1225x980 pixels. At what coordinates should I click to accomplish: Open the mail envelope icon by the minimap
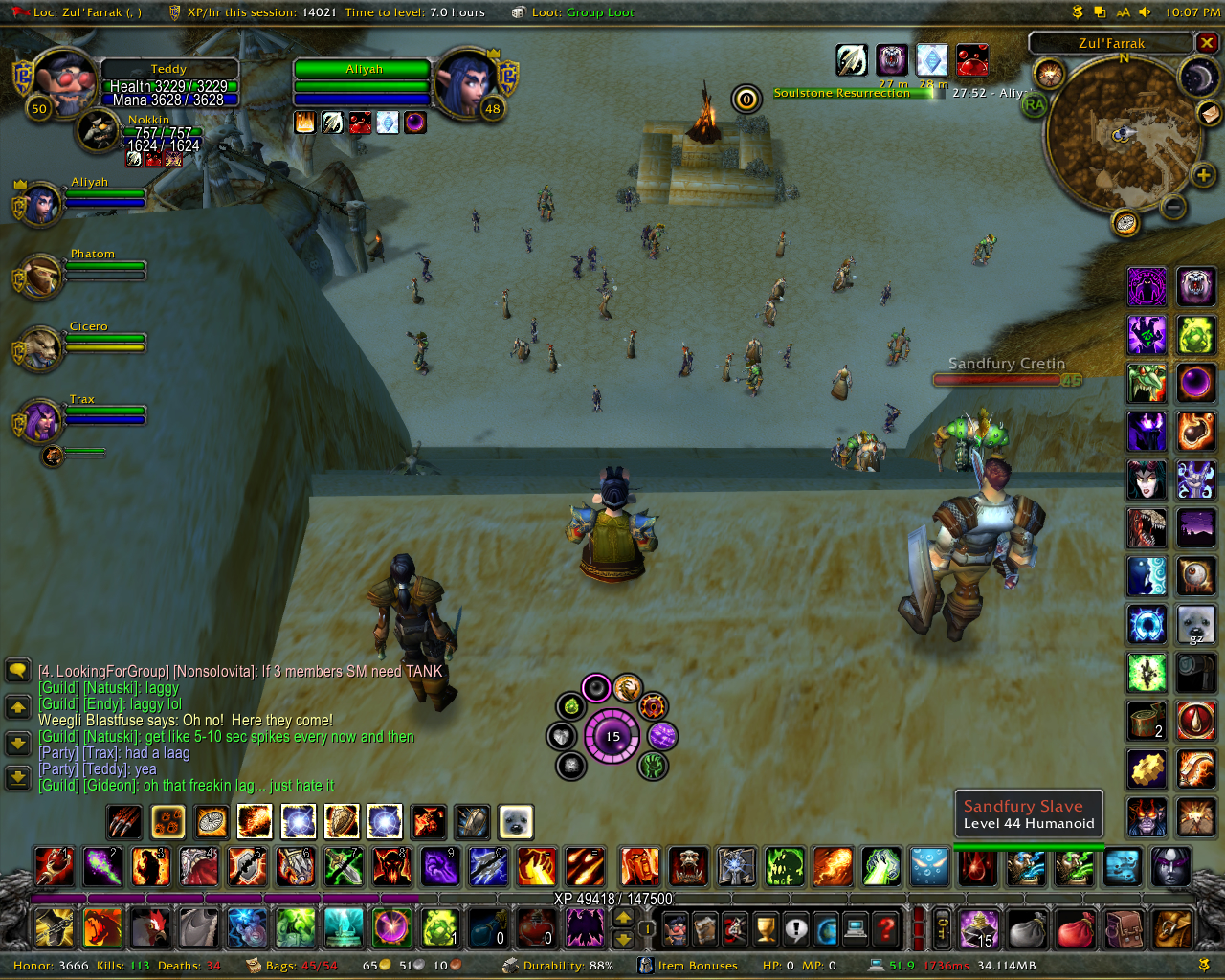1210,114
